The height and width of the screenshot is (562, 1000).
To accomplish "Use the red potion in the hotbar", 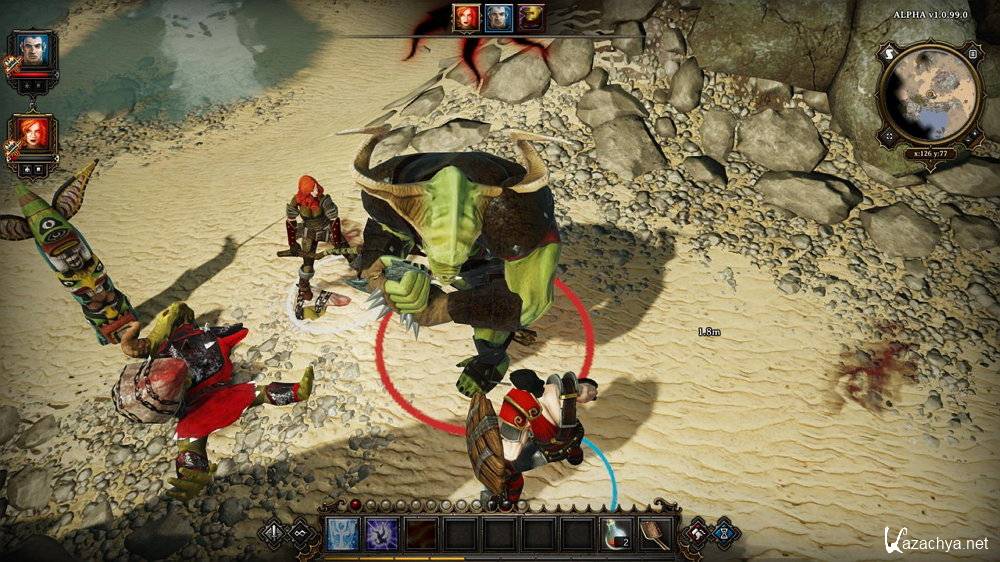I will coord(617,533).
